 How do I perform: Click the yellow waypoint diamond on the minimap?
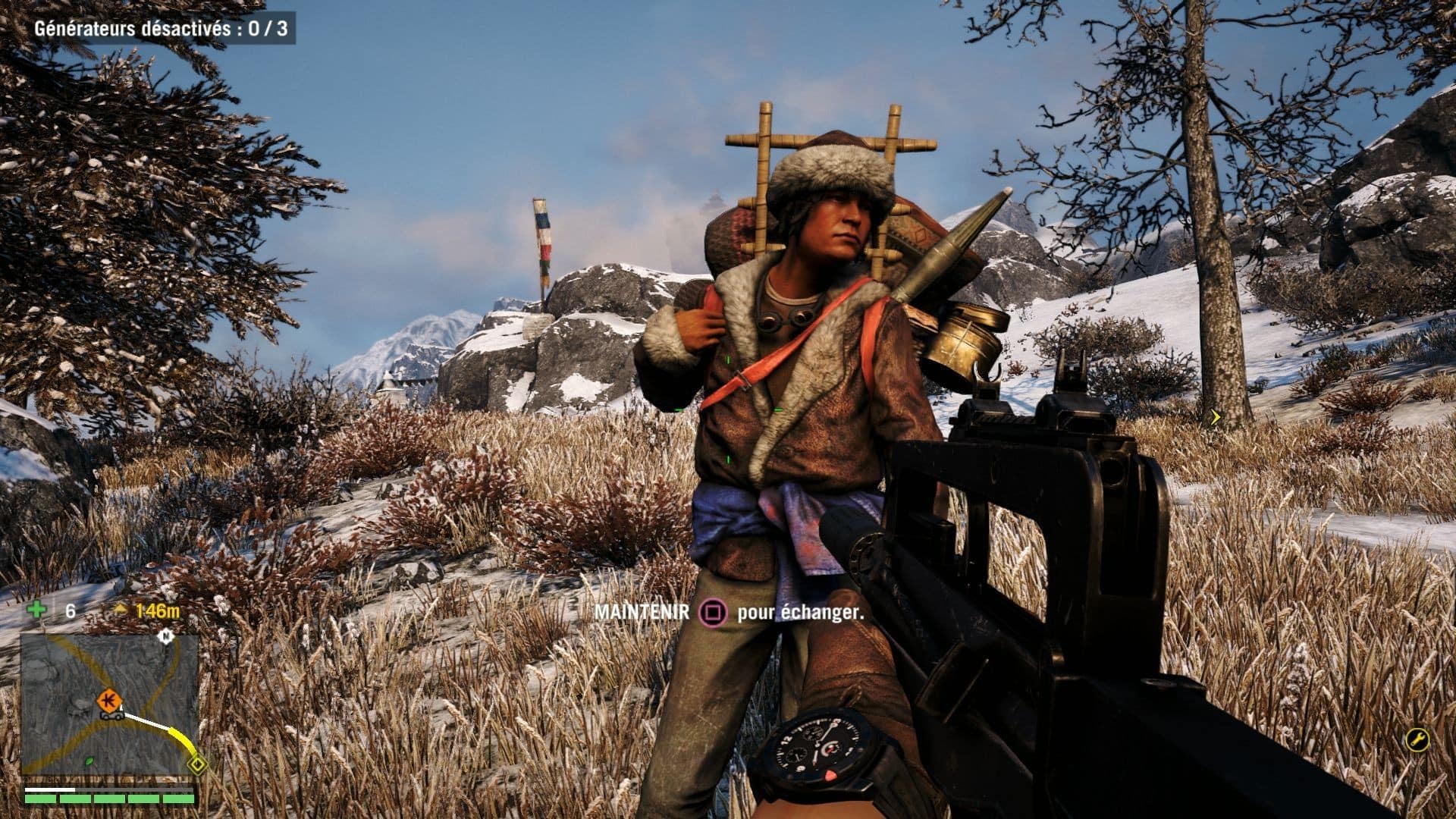(x=197, y=764)
